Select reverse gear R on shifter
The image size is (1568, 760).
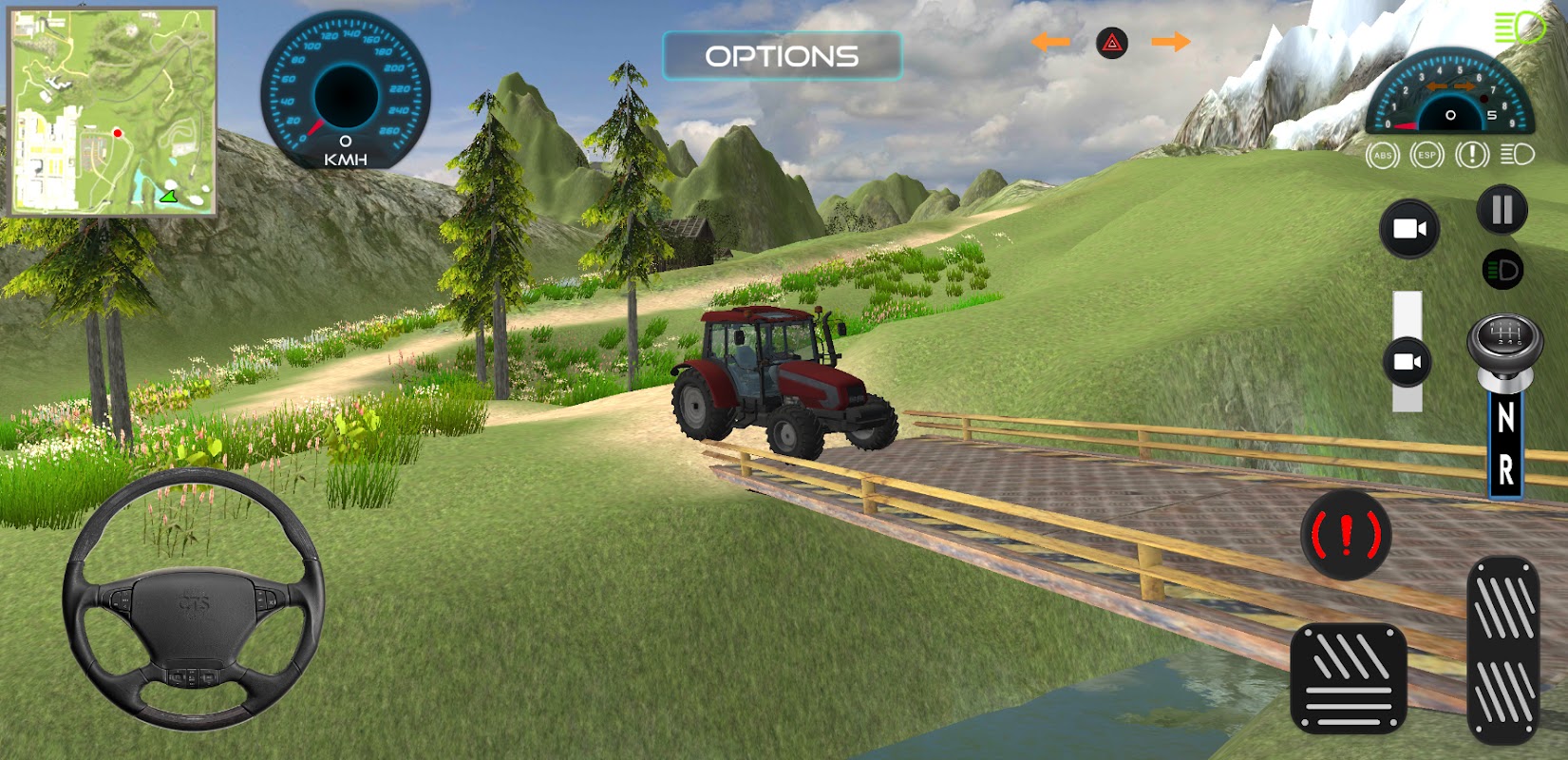tap(1505, 469)
